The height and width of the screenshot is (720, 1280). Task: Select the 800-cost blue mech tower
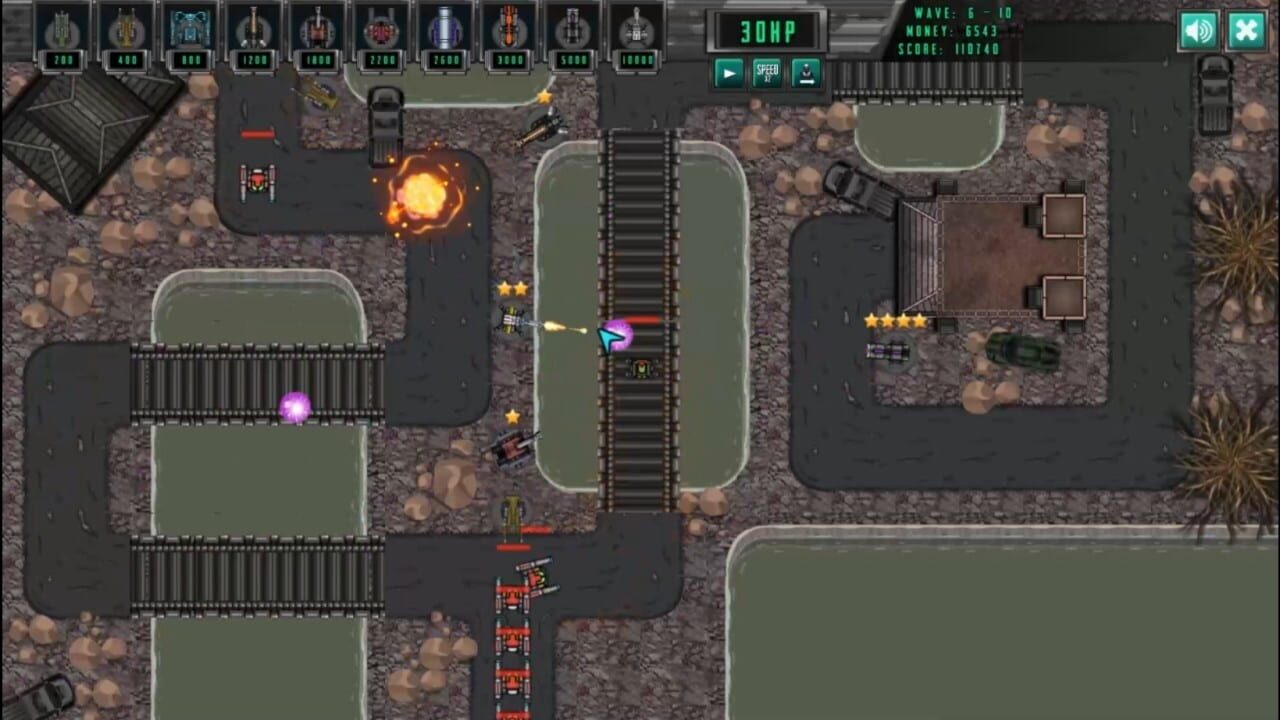[x=190, y=31]
